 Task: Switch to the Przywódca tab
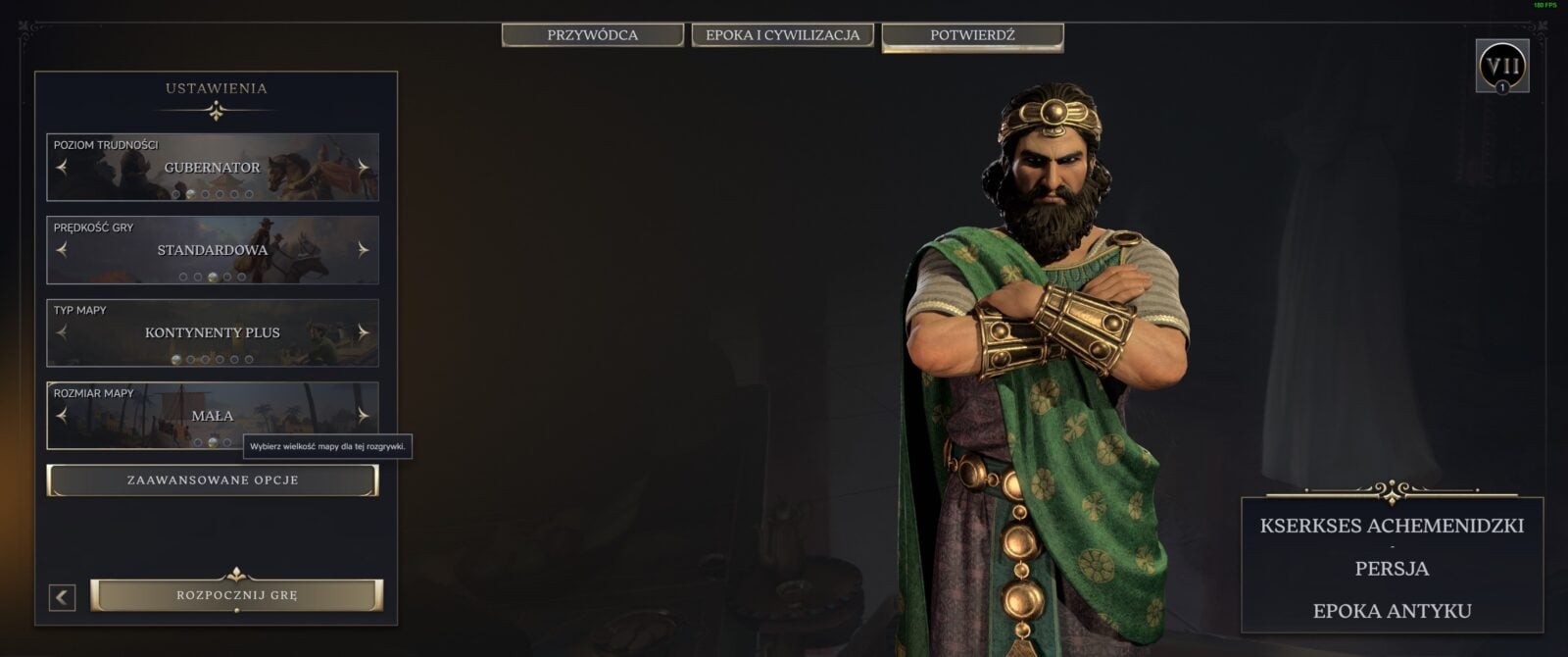592,35
